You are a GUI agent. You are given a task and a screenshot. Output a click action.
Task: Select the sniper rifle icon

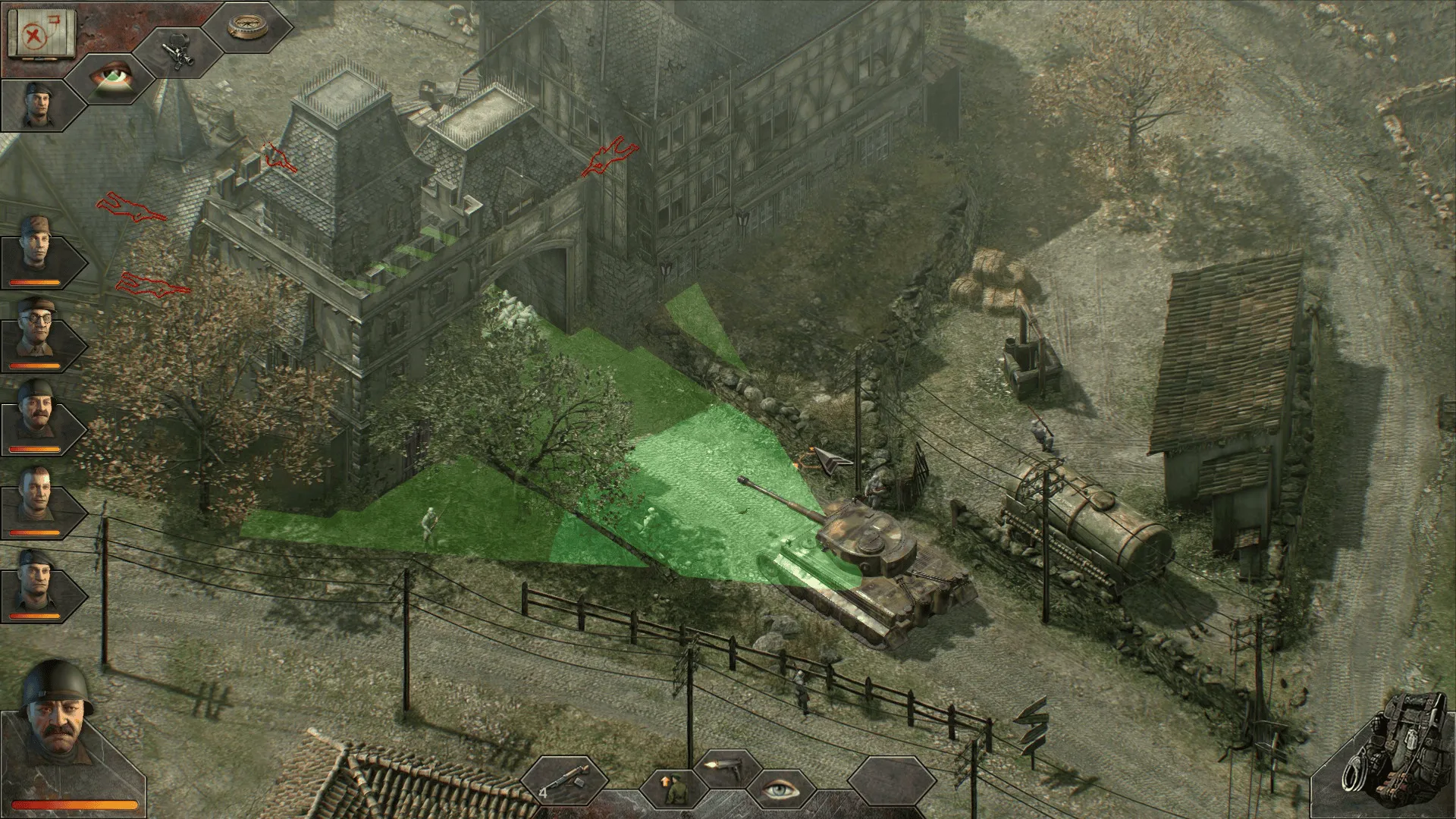pyautogui.click(x=178, y=51)
